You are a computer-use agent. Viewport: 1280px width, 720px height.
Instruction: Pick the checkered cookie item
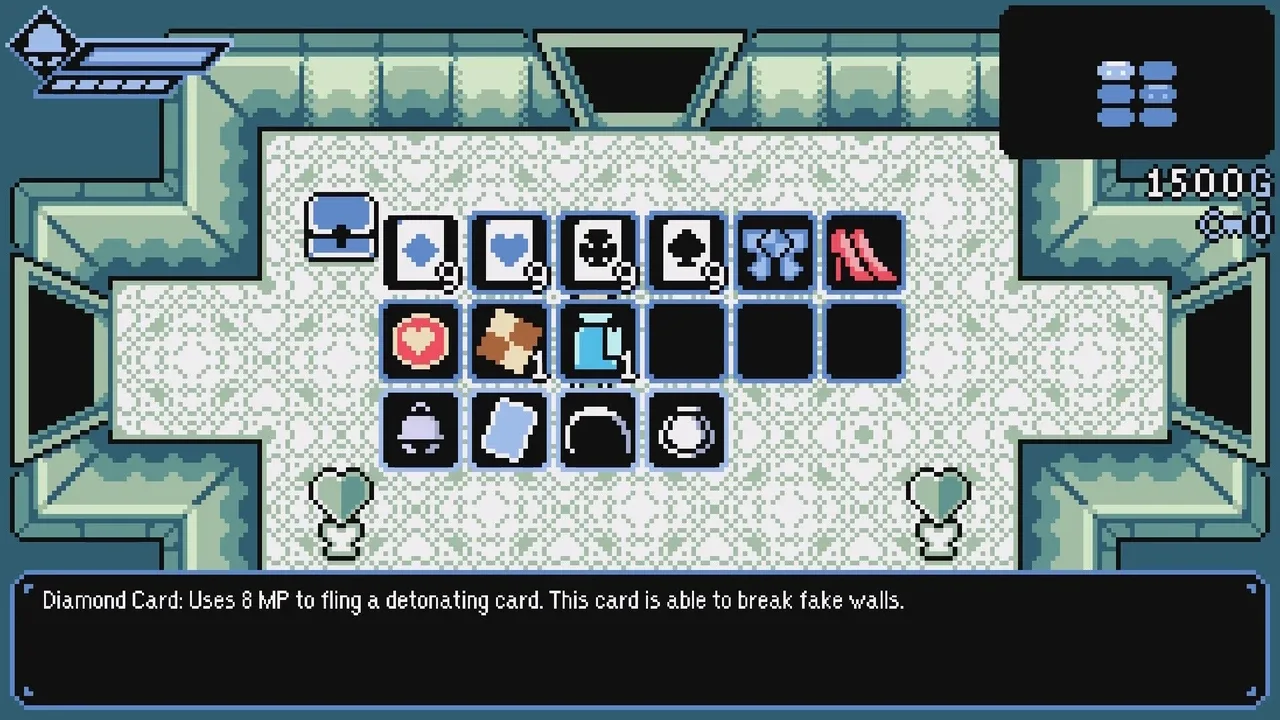click(x=509, y=341)
